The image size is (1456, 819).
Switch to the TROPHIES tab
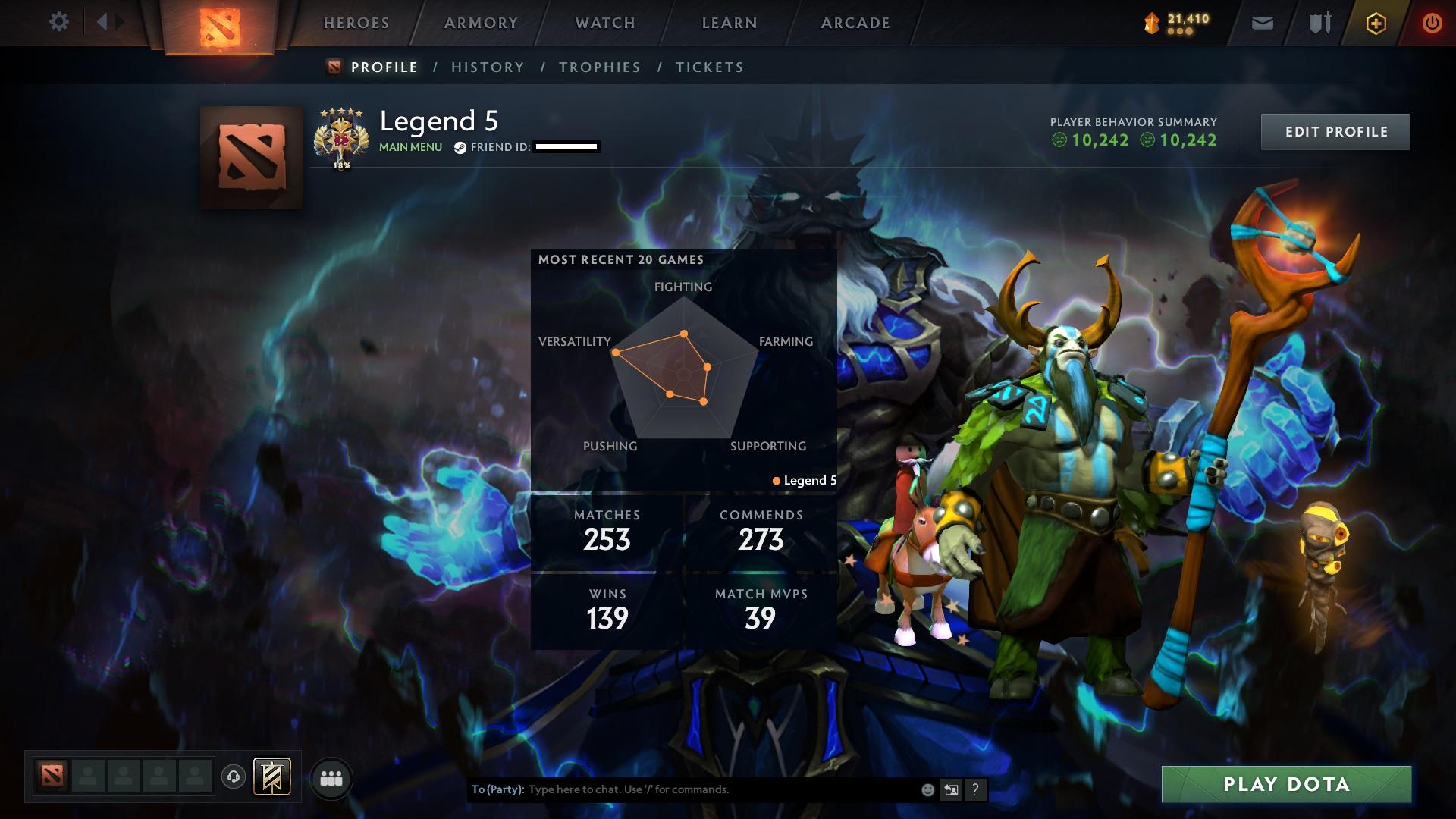[x=599, y=67]
